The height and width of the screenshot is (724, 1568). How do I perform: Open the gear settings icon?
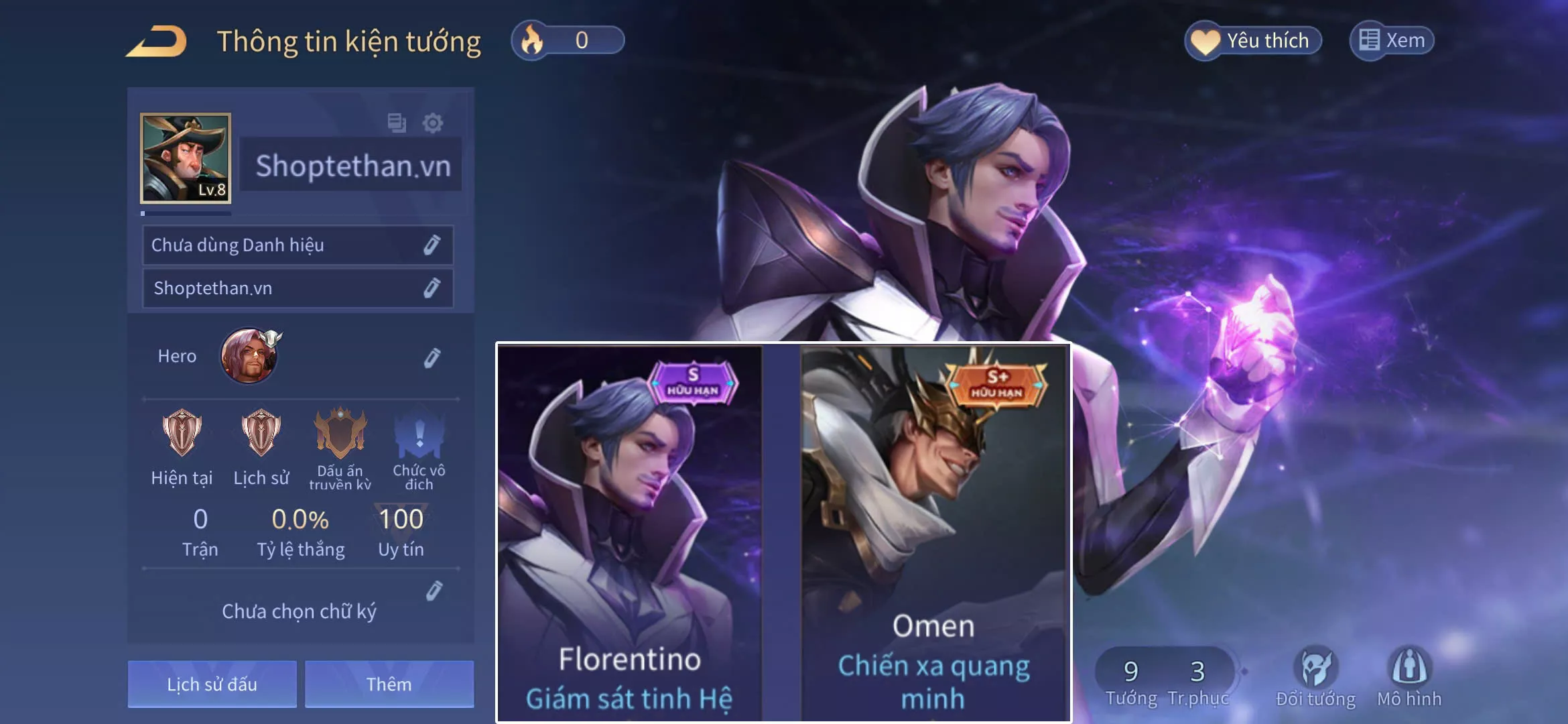point(432,123)
